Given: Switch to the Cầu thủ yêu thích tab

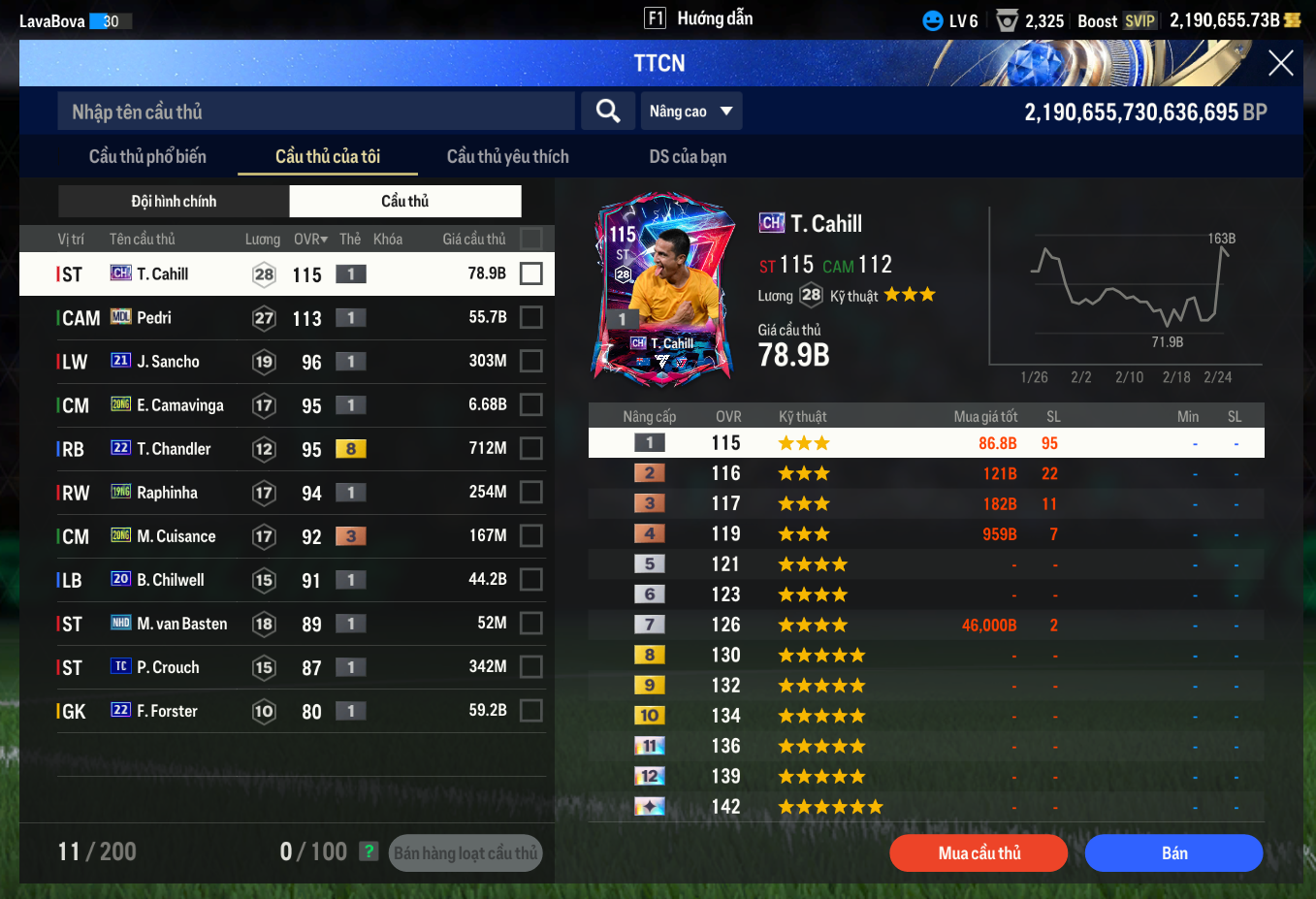Looking at the screenshot, I should (x=507, y=157).
